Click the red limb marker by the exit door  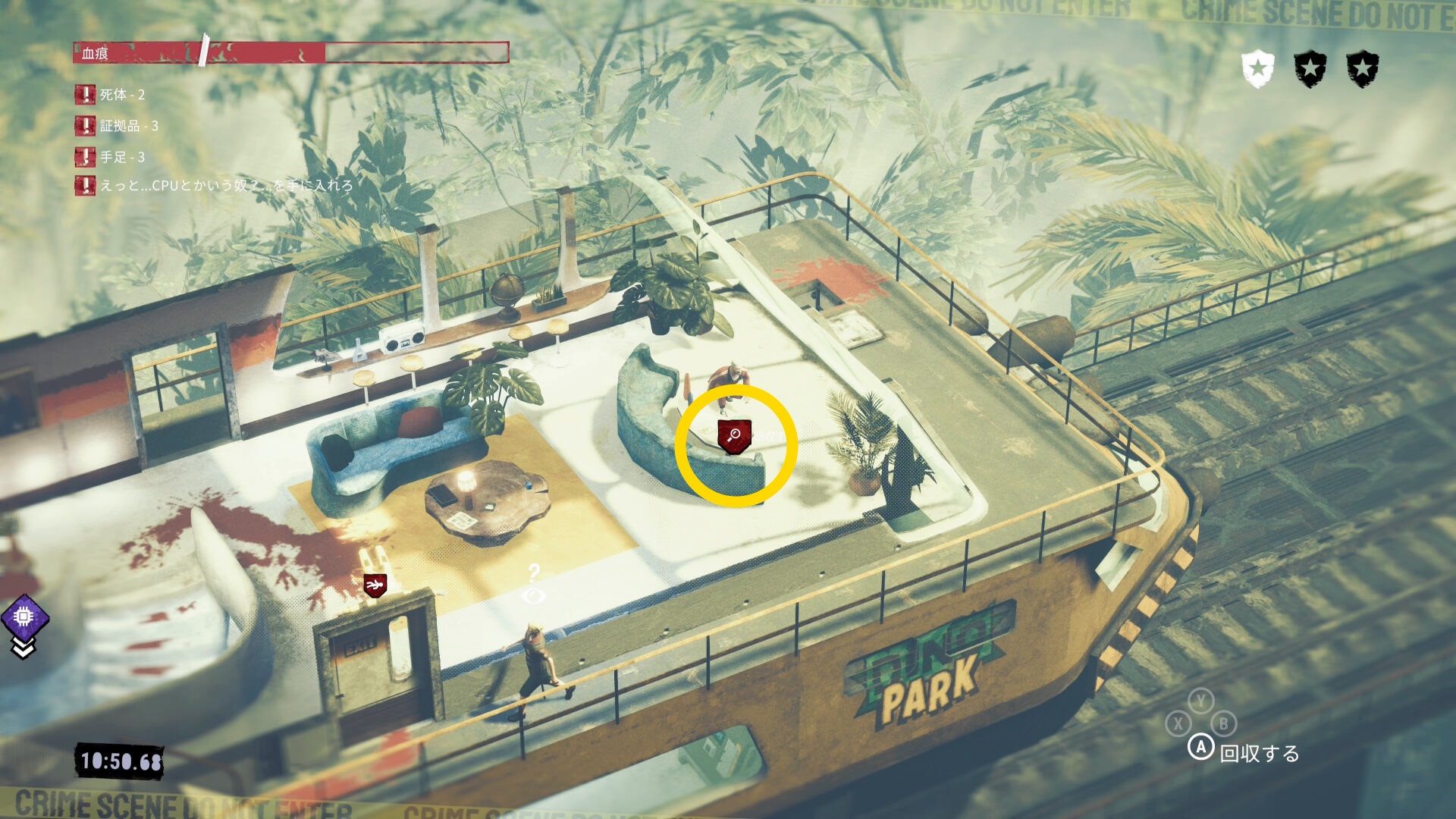[x=375, y=585]
